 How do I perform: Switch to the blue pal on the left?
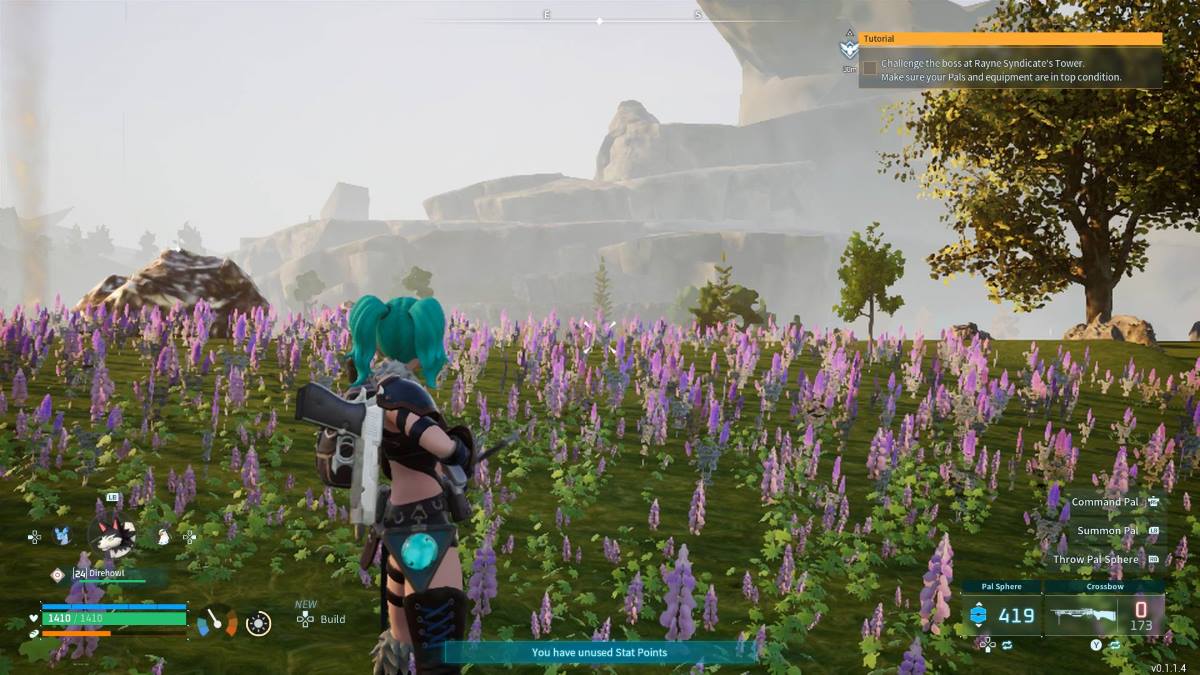[62, 536]
